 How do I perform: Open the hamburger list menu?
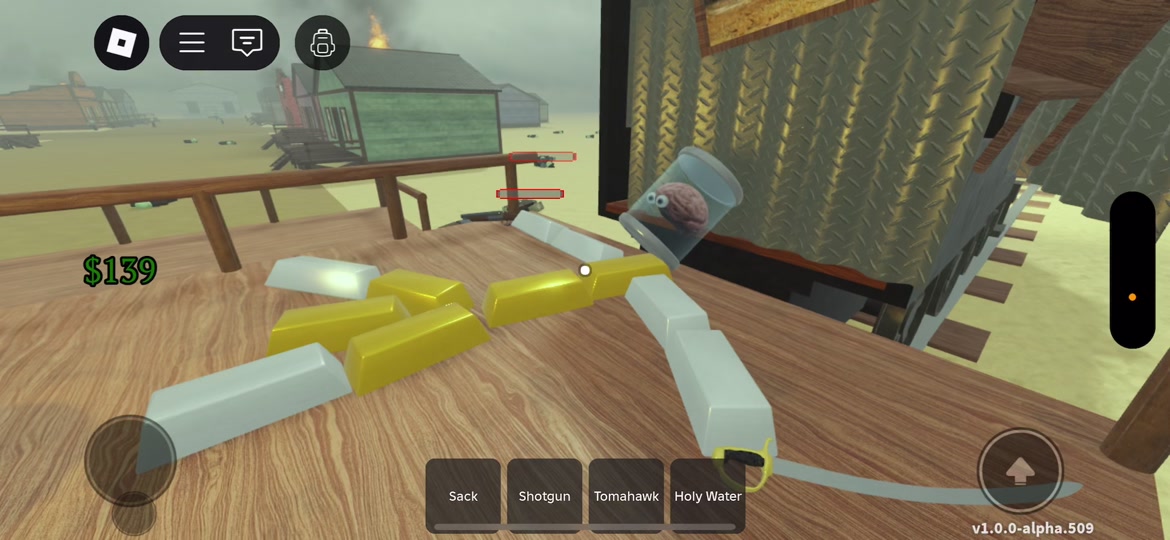click(192, 43)
